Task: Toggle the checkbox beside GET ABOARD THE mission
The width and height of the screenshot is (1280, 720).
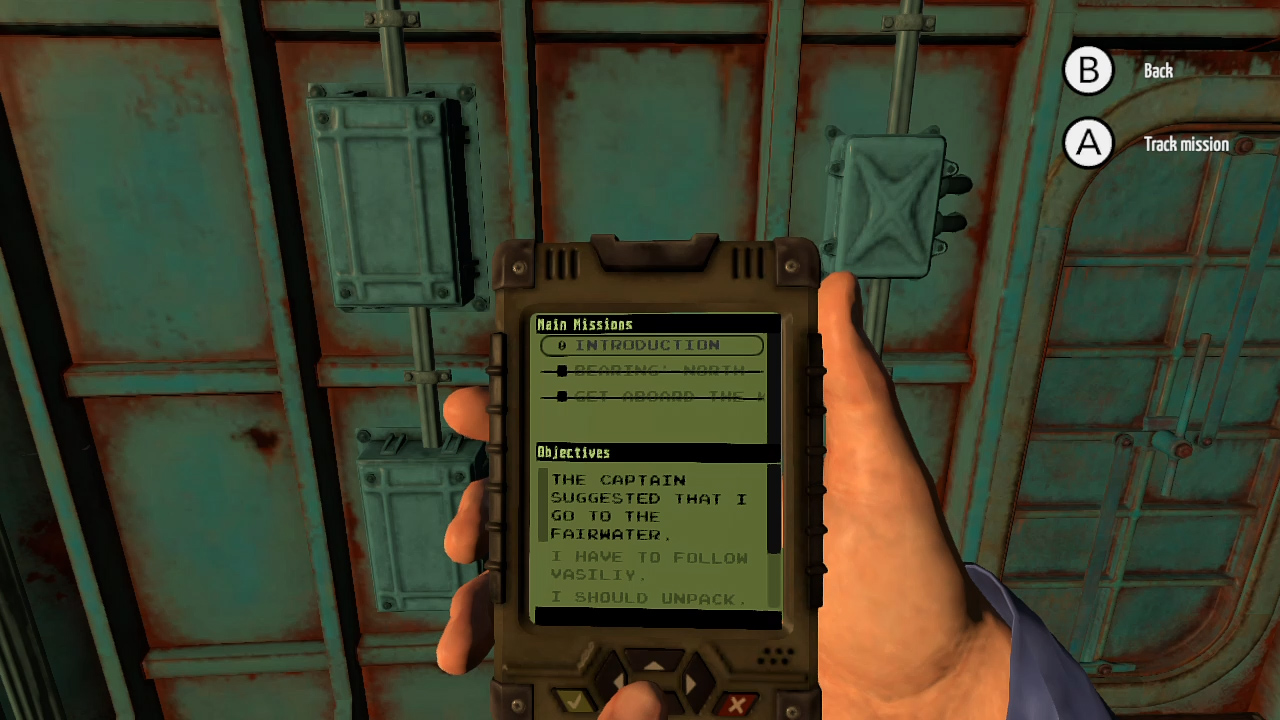Action: click(x=562, y=396)
